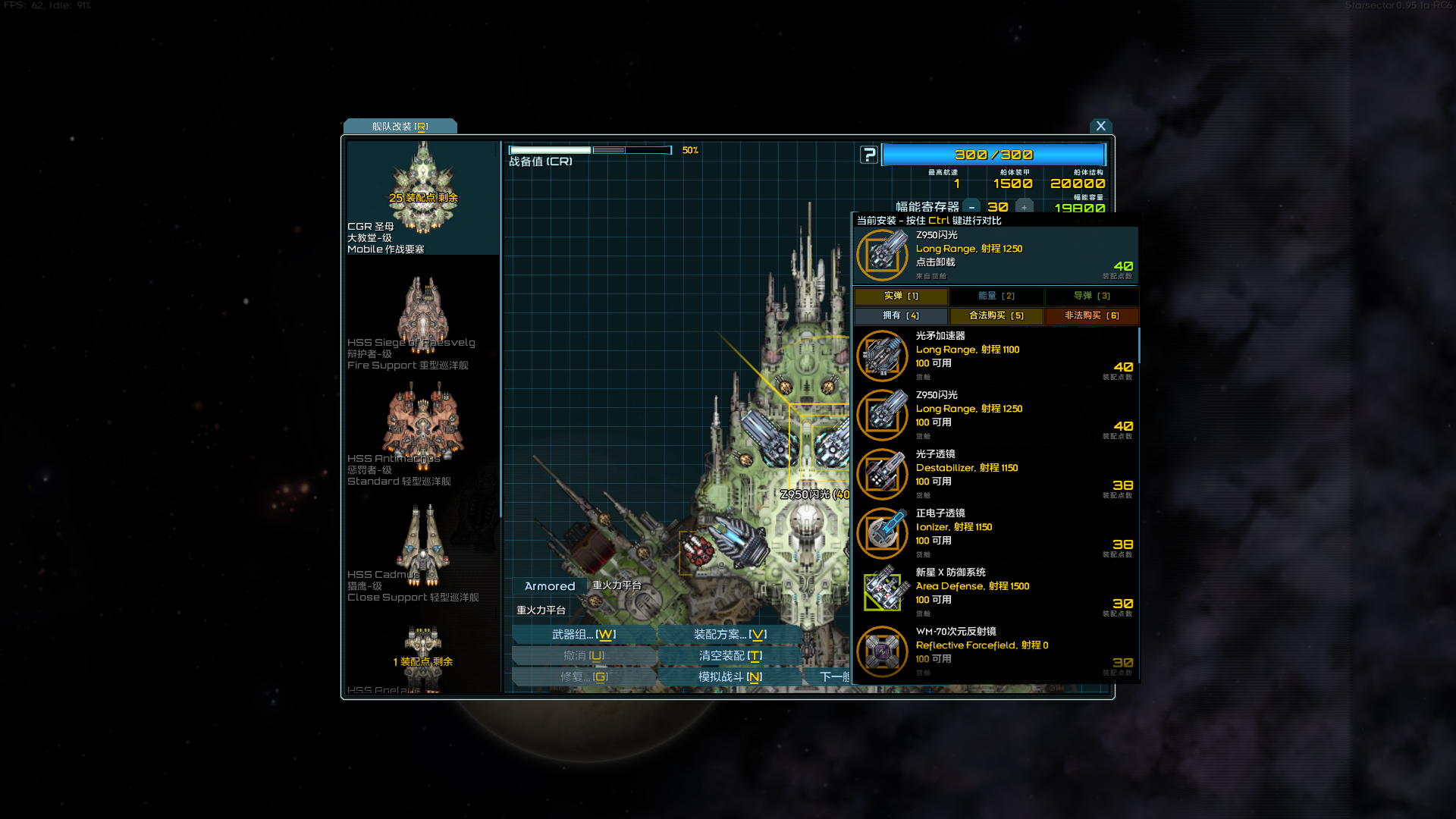Install the 光矛加速器 weapon from the list
Image resolution: width=1456 pixels, height=819 pixels.
tap(995, 356)
